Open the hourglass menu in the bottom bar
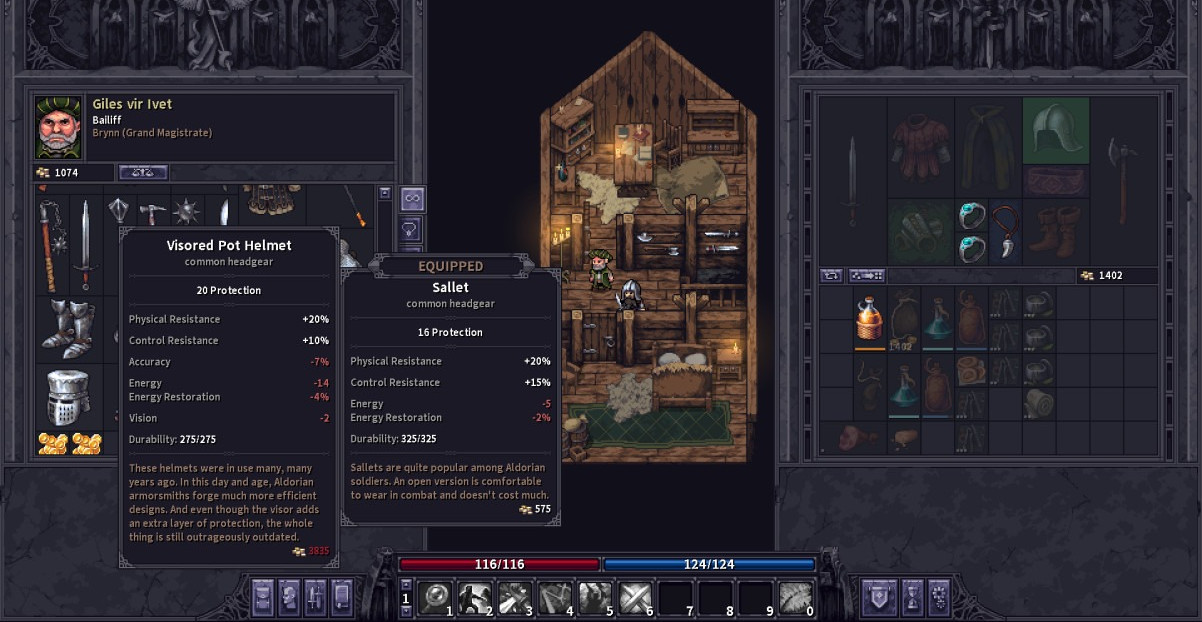 tap(912, 597)
